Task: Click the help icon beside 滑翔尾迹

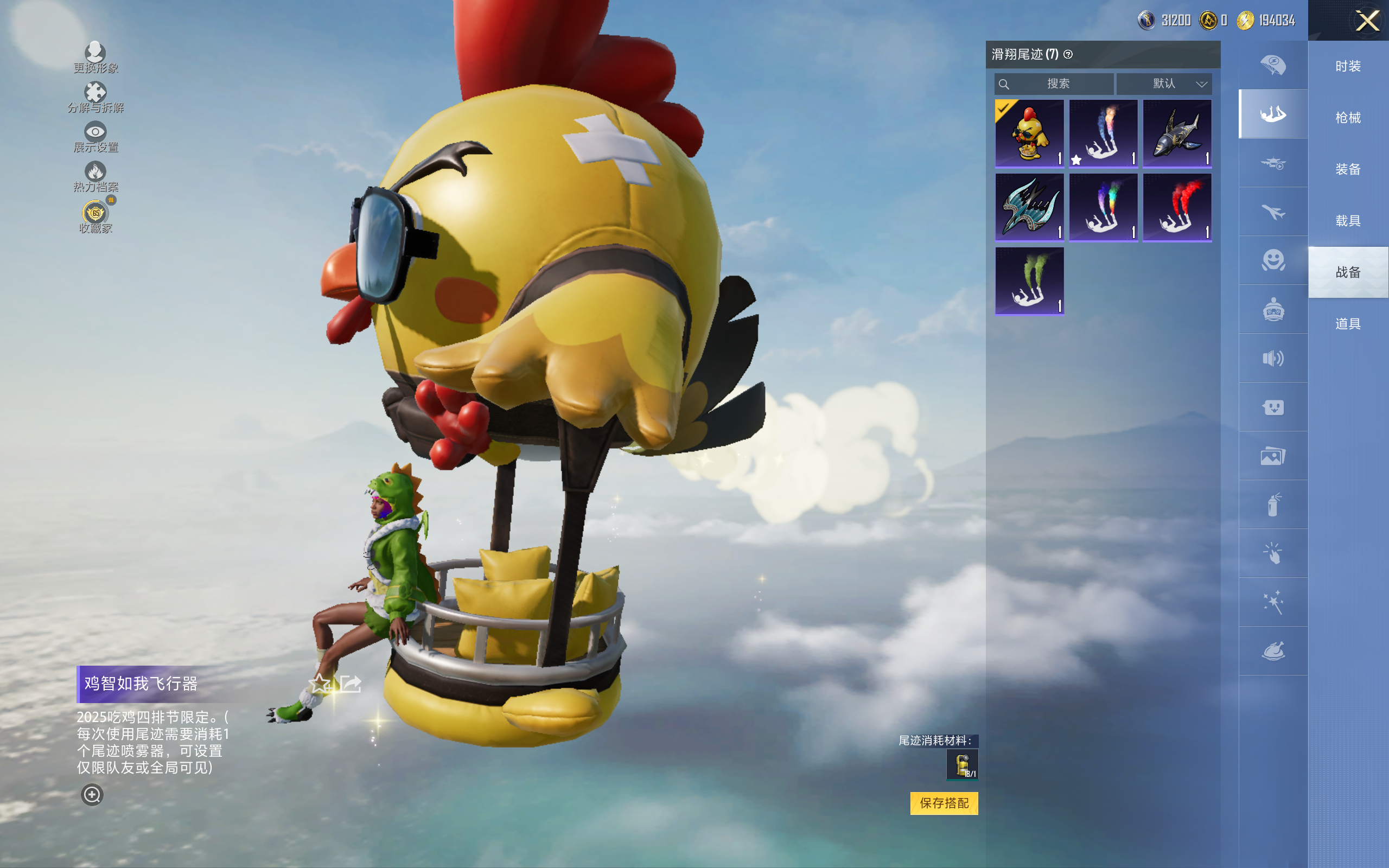Action: point(1068,55)
